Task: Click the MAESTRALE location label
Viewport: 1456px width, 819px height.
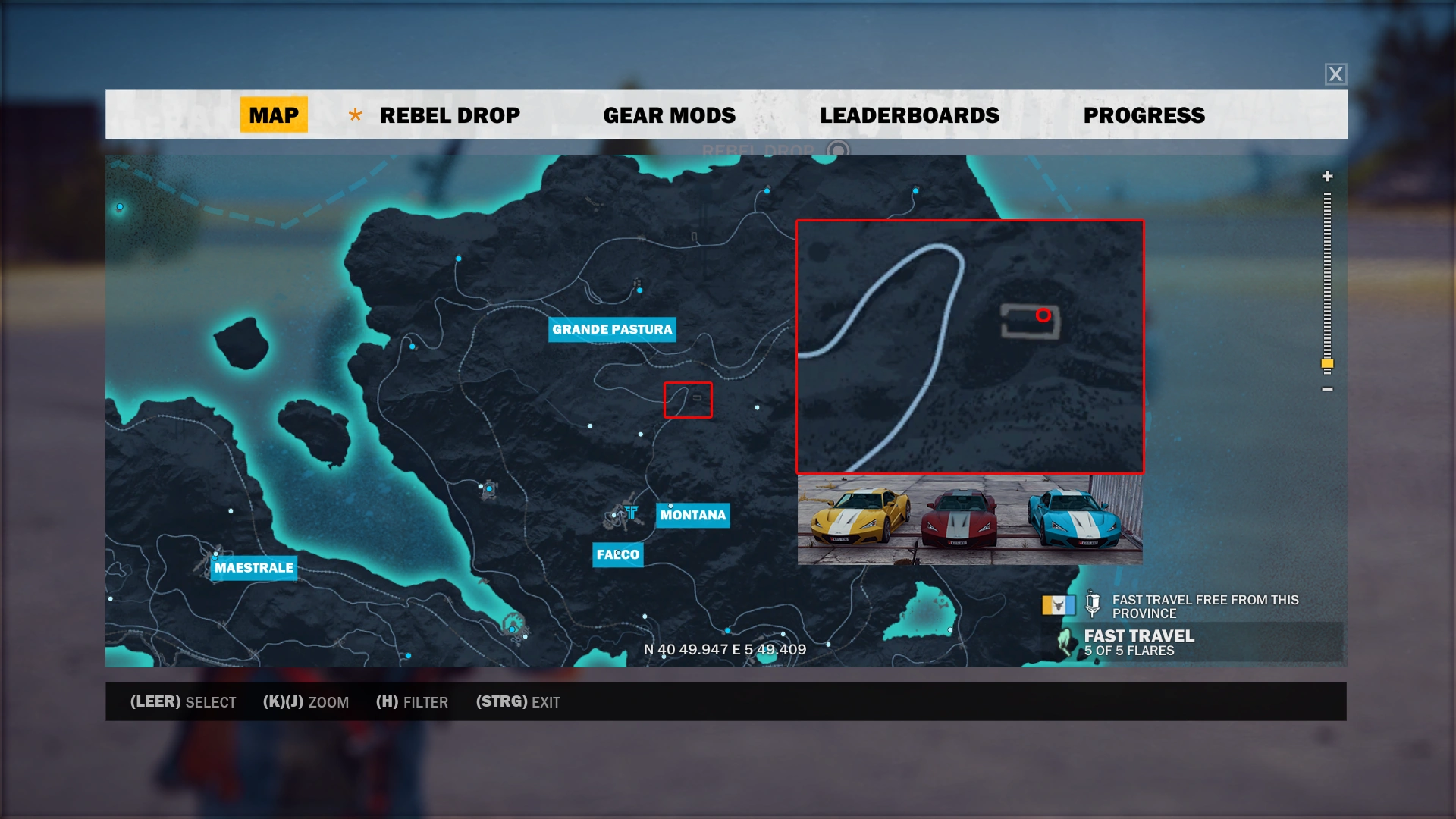Action: pyautogui.click(x=254, y=567)
